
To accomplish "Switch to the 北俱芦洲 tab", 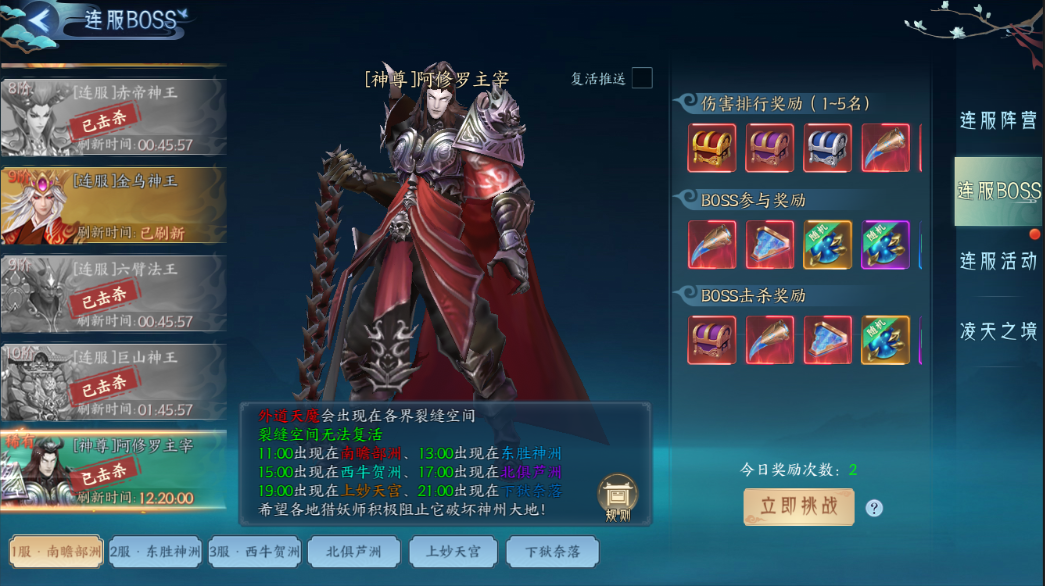I will pos(354,551).
